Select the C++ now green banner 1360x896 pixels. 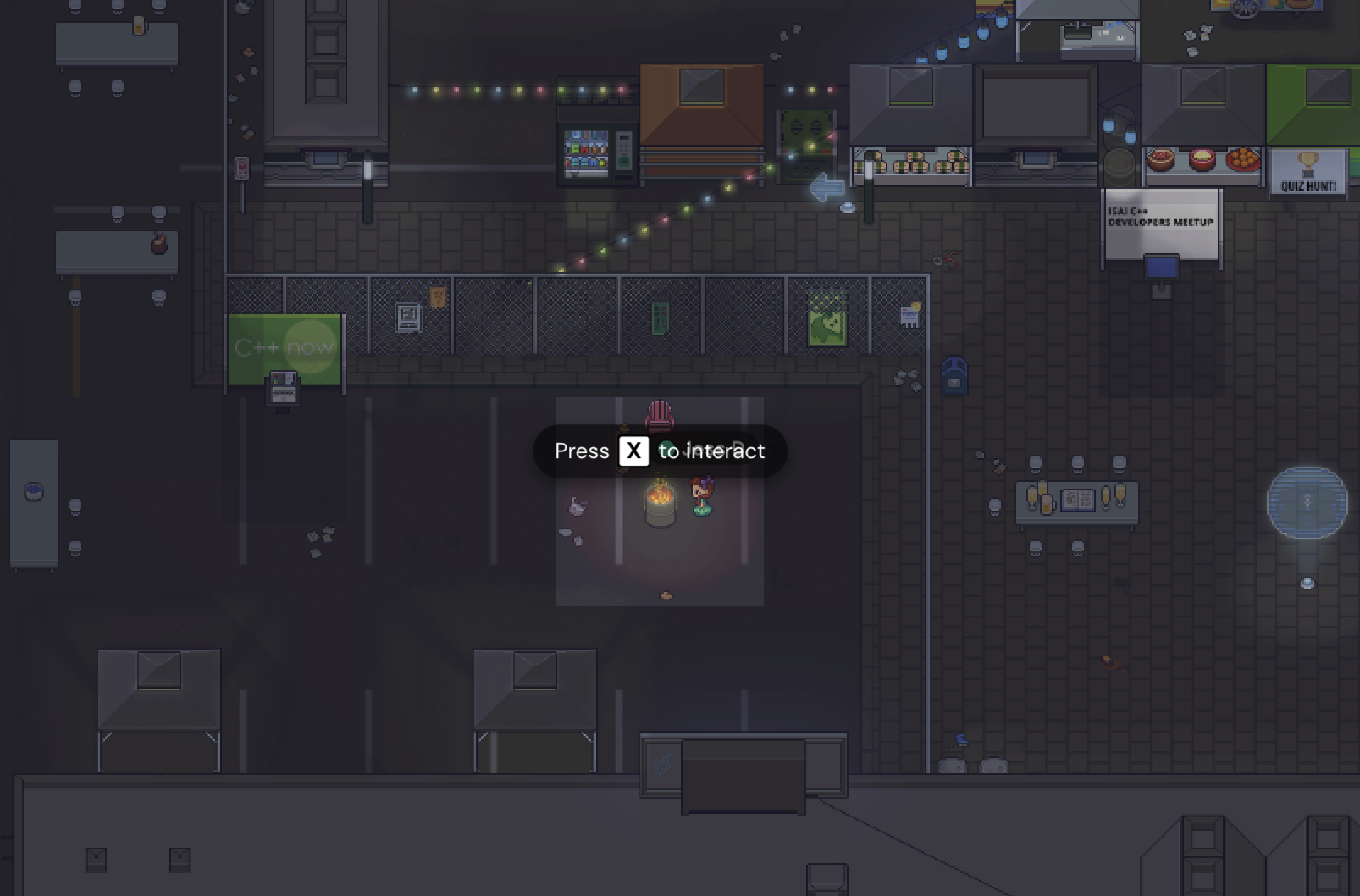click(x=285, y=346)
